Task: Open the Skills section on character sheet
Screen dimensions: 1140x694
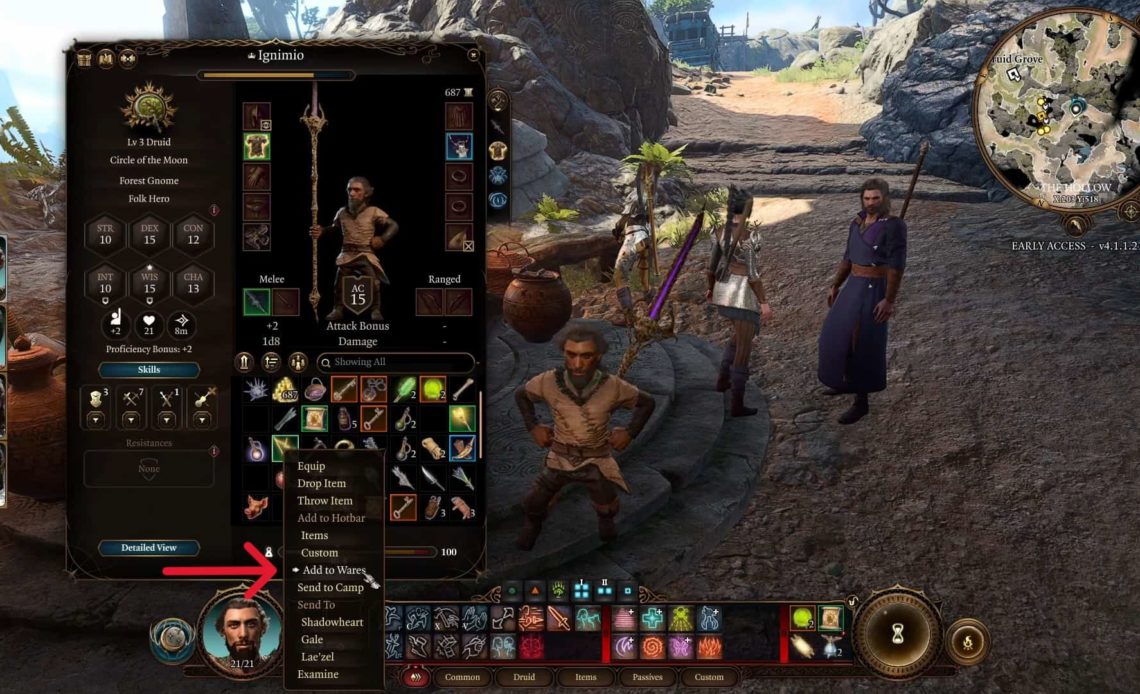Action: 148,369
